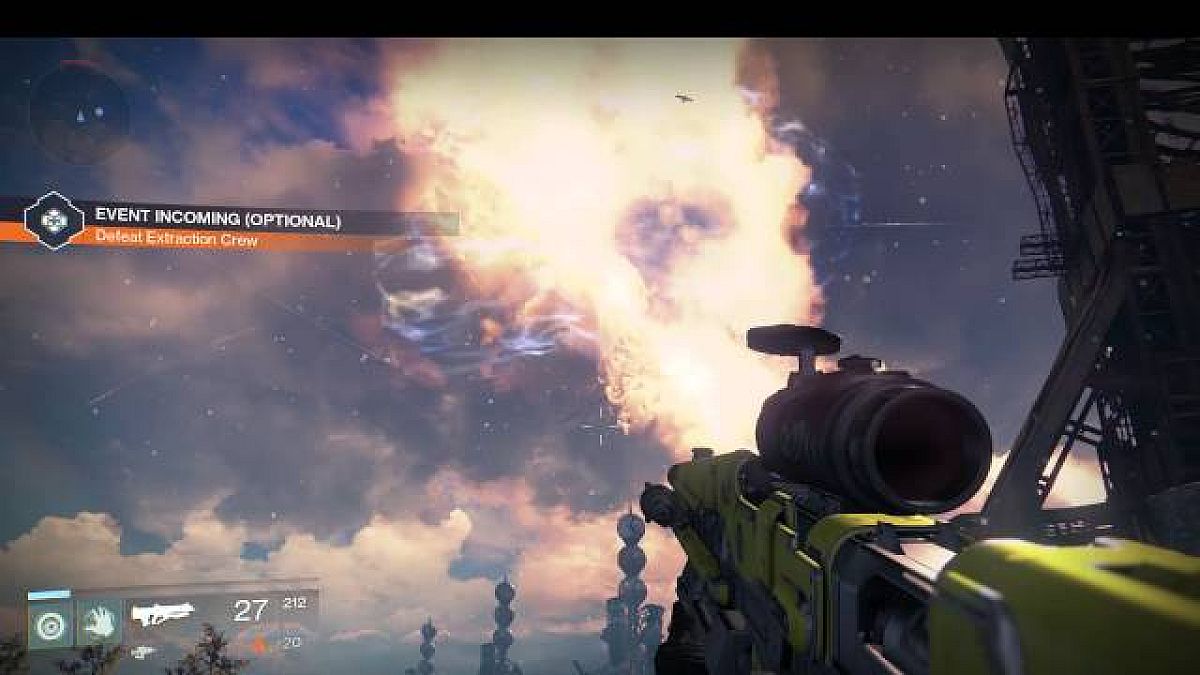Activate the grenade ability icon

click(x=48, y=624)
